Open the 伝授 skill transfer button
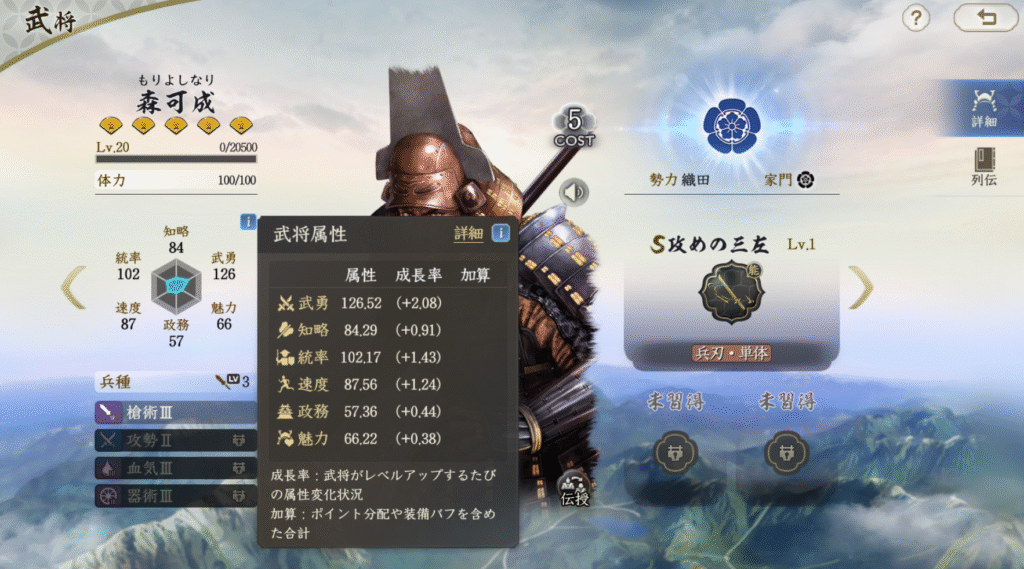The width and height of the screenshot is (1024, 569). tap(574, 487)
